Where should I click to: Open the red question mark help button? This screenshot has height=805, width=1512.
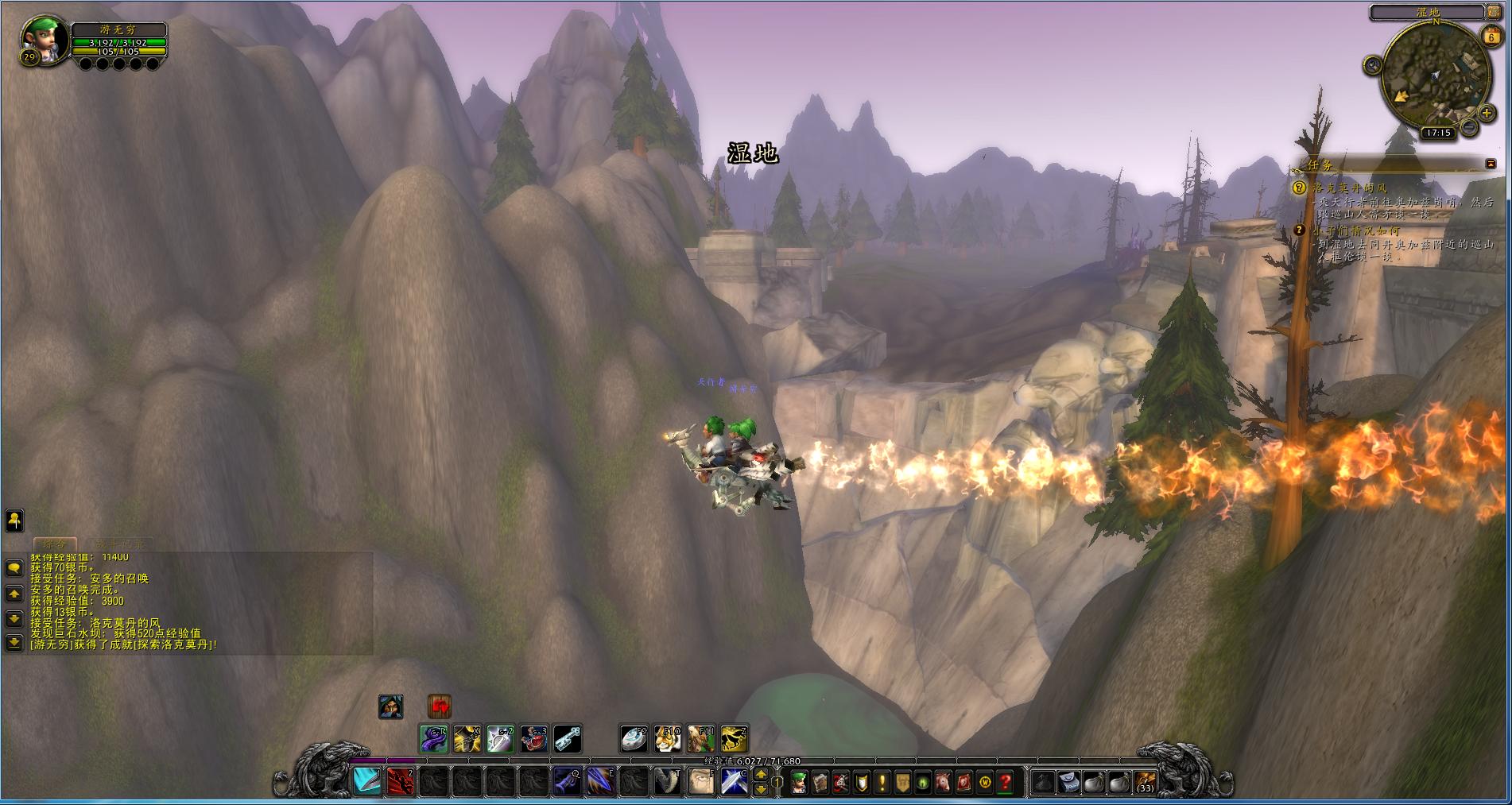1006,783
